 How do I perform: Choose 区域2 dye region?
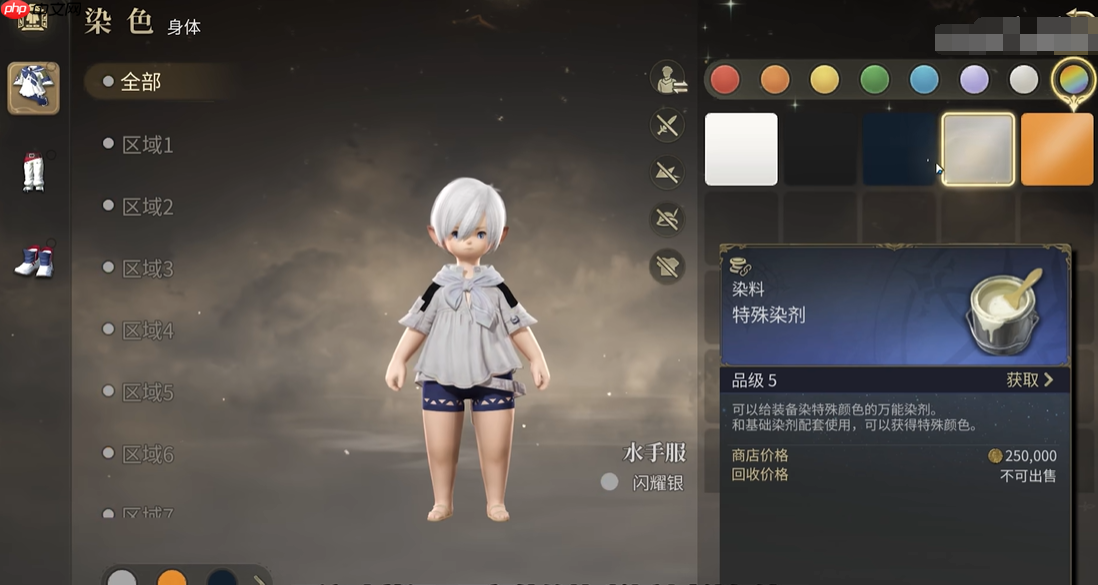(146, 207)
